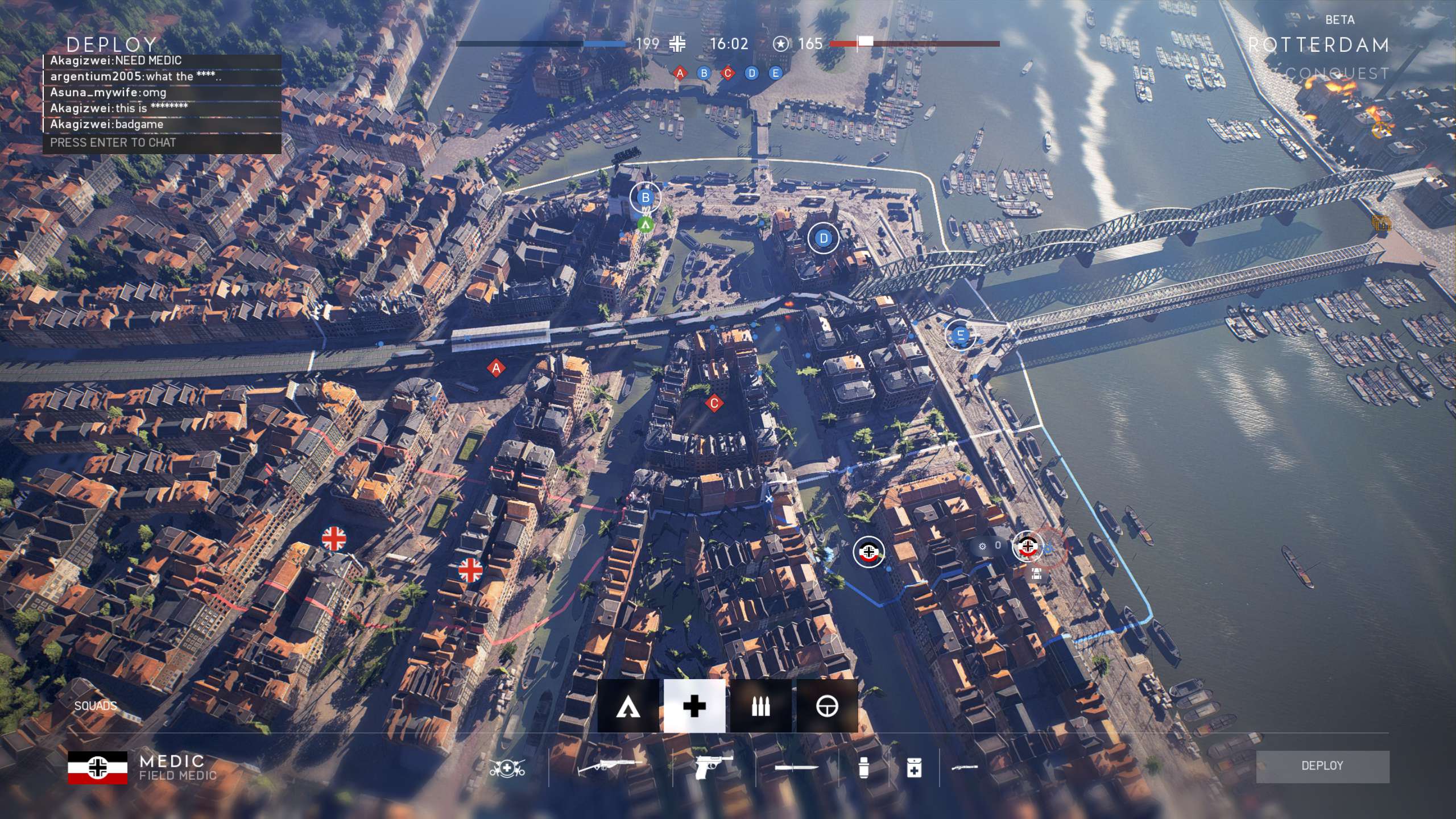Choose capture point E near the bridge

click(961, 335)
